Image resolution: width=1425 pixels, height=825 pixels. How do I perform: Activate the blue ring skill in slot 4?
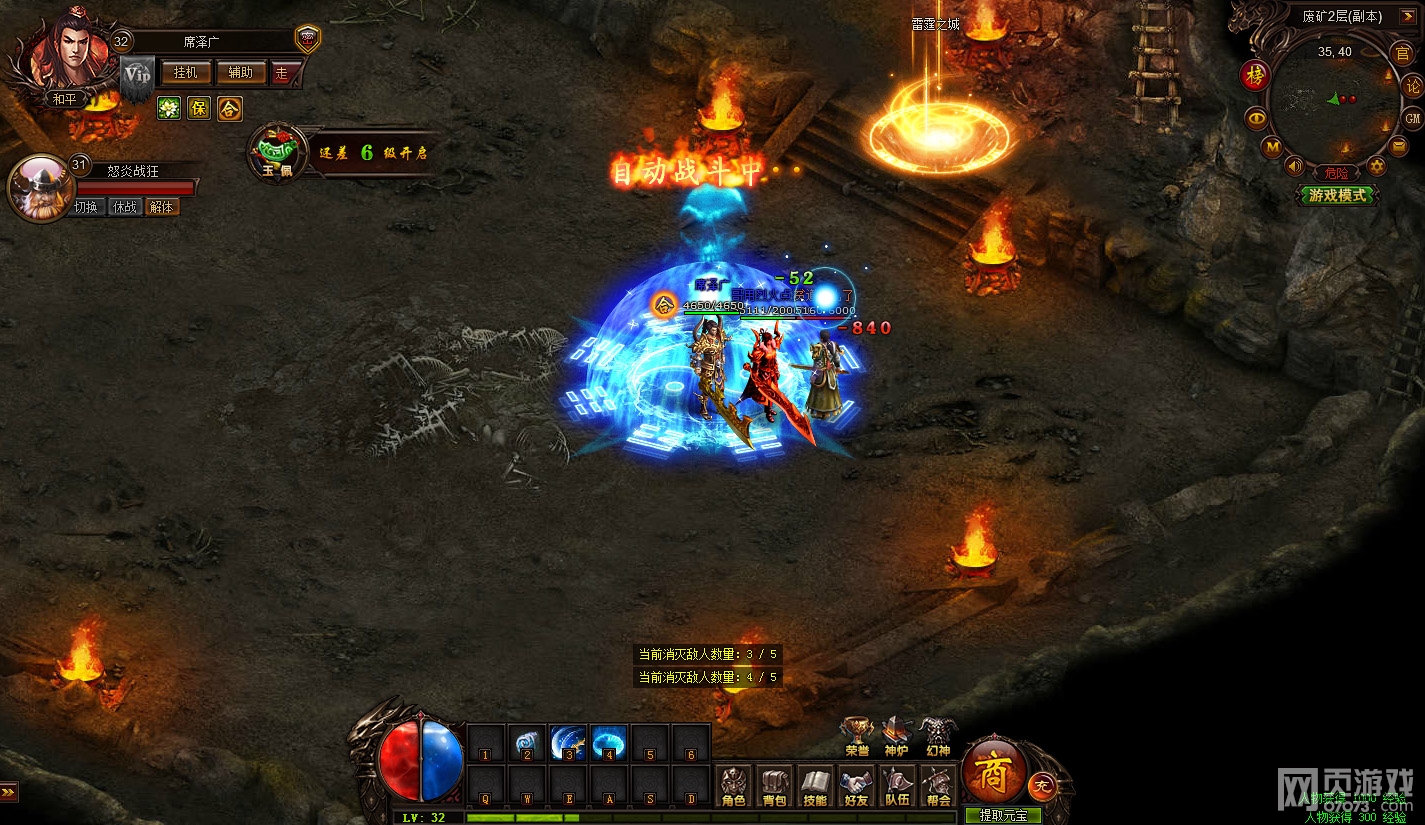pyautogui.click(x=609, y=743)
